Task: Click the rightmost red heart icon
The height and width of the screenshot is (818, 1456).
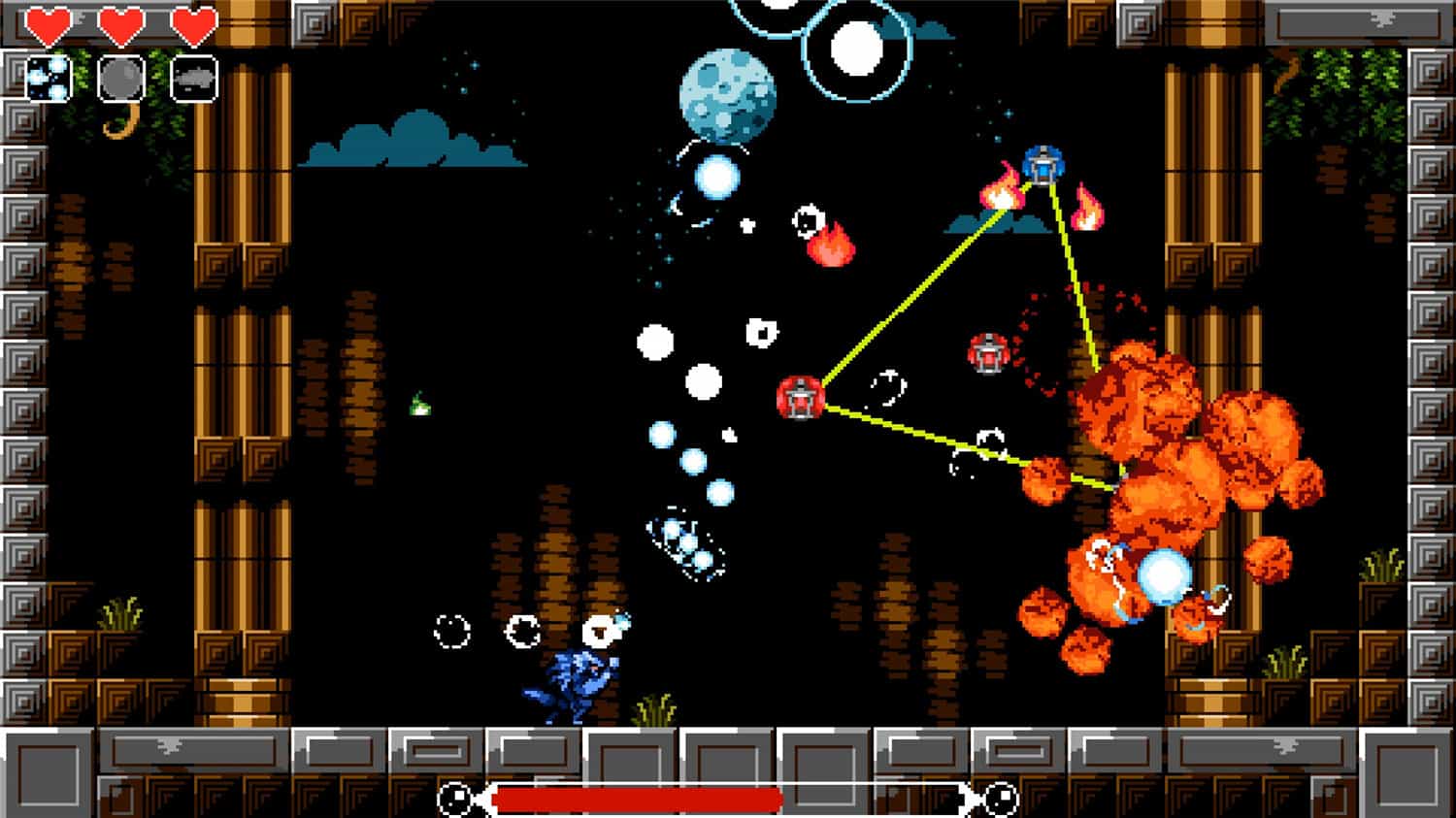Action: point(190,24)
